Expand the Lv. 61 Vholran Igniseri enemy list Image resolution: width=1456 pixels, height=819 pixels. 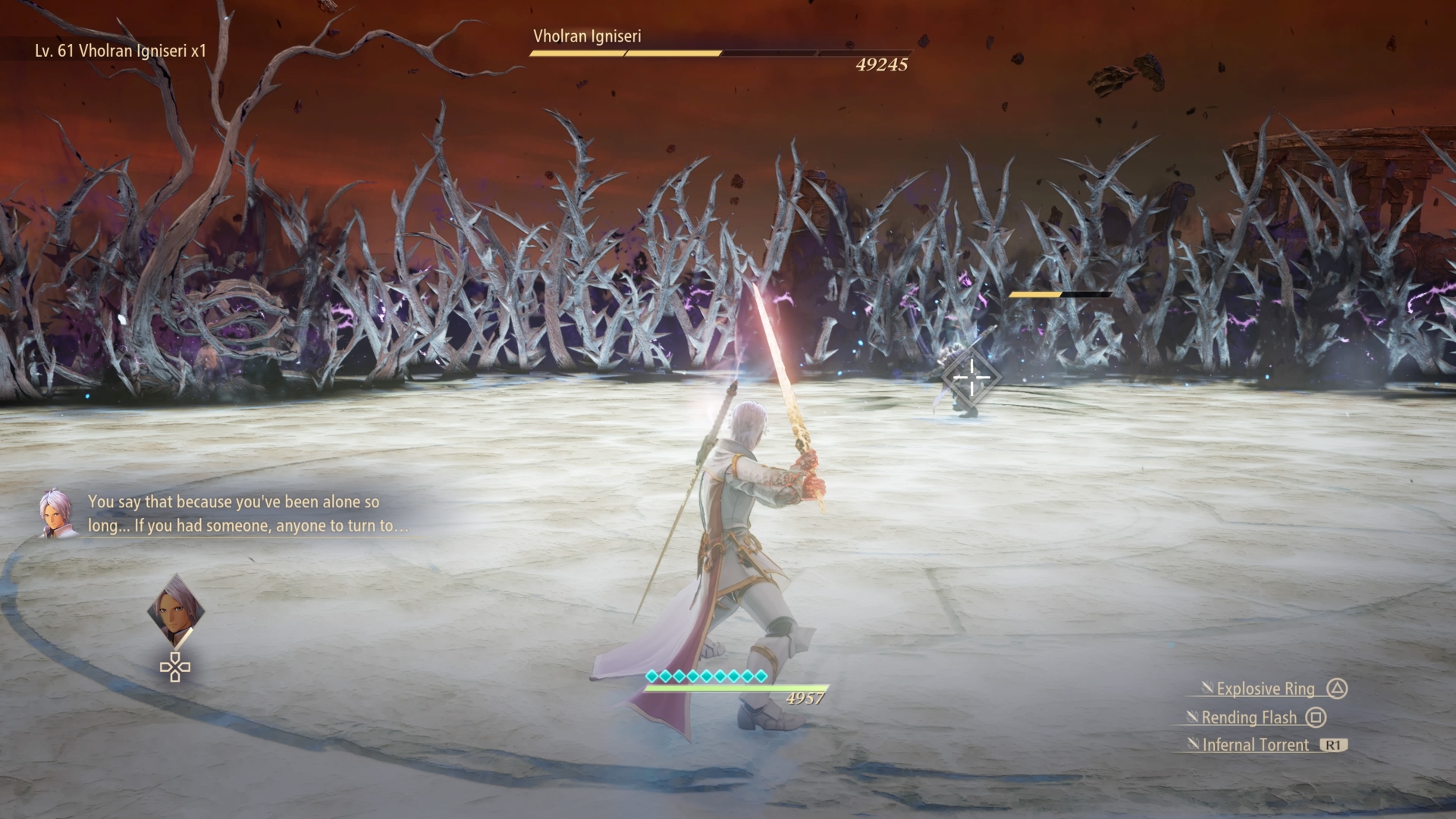click(x=118, y=52)
